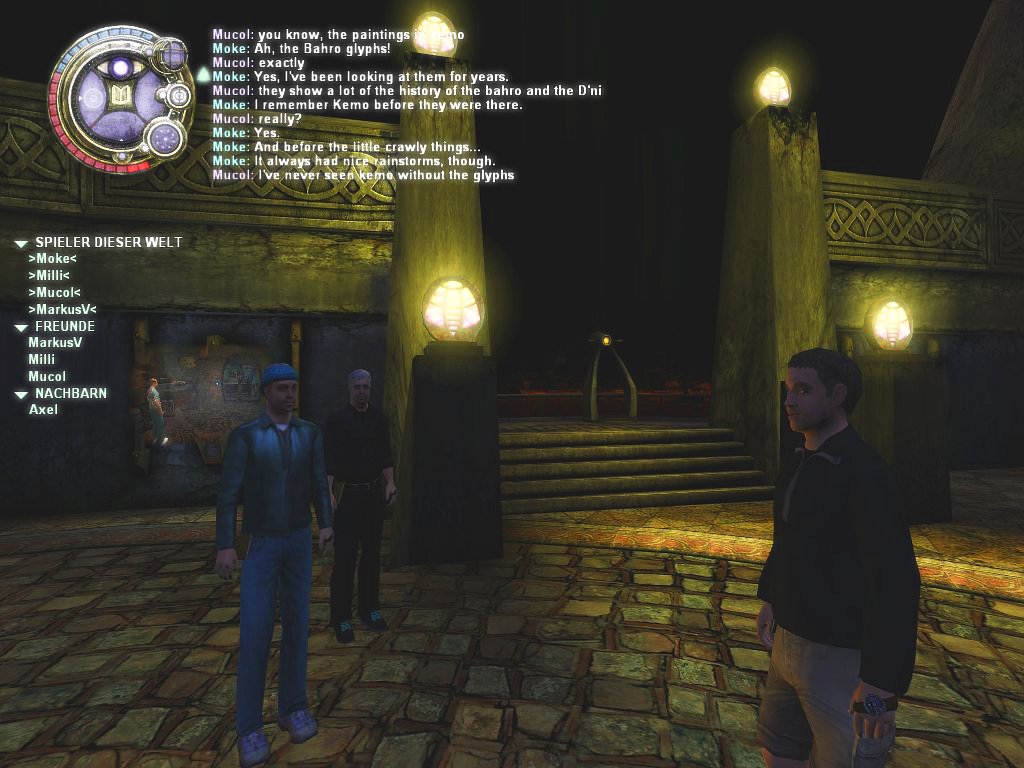Choose Mucol in the Freunde list
Image resolution: width=1024 pixels, height=768 pixels.
(x=47, y=377)
